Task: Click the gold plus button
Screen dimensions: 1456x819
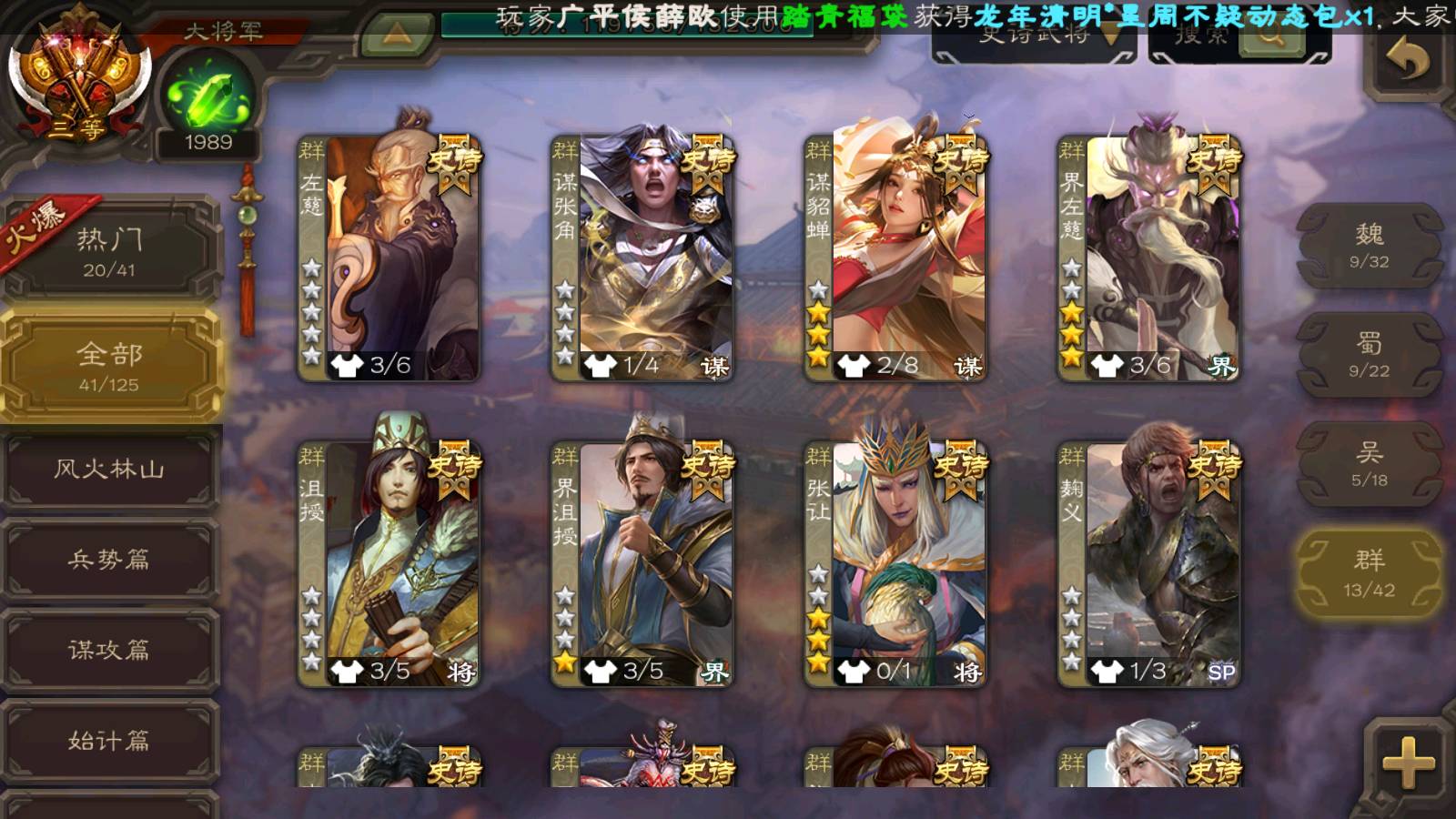Action: pyautogui.click(x=1407, y=762)
